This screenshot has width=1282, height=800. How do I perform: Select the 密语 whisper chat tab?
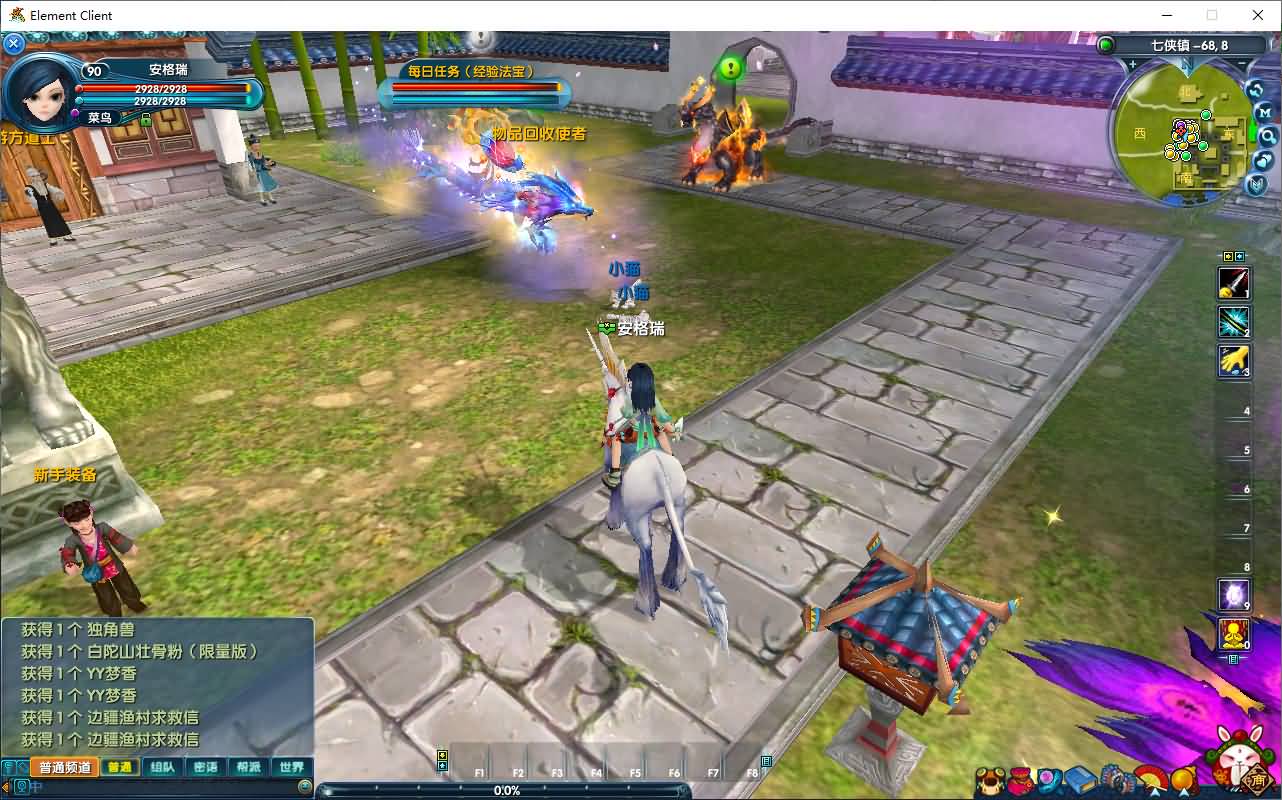tap(206, 768)
